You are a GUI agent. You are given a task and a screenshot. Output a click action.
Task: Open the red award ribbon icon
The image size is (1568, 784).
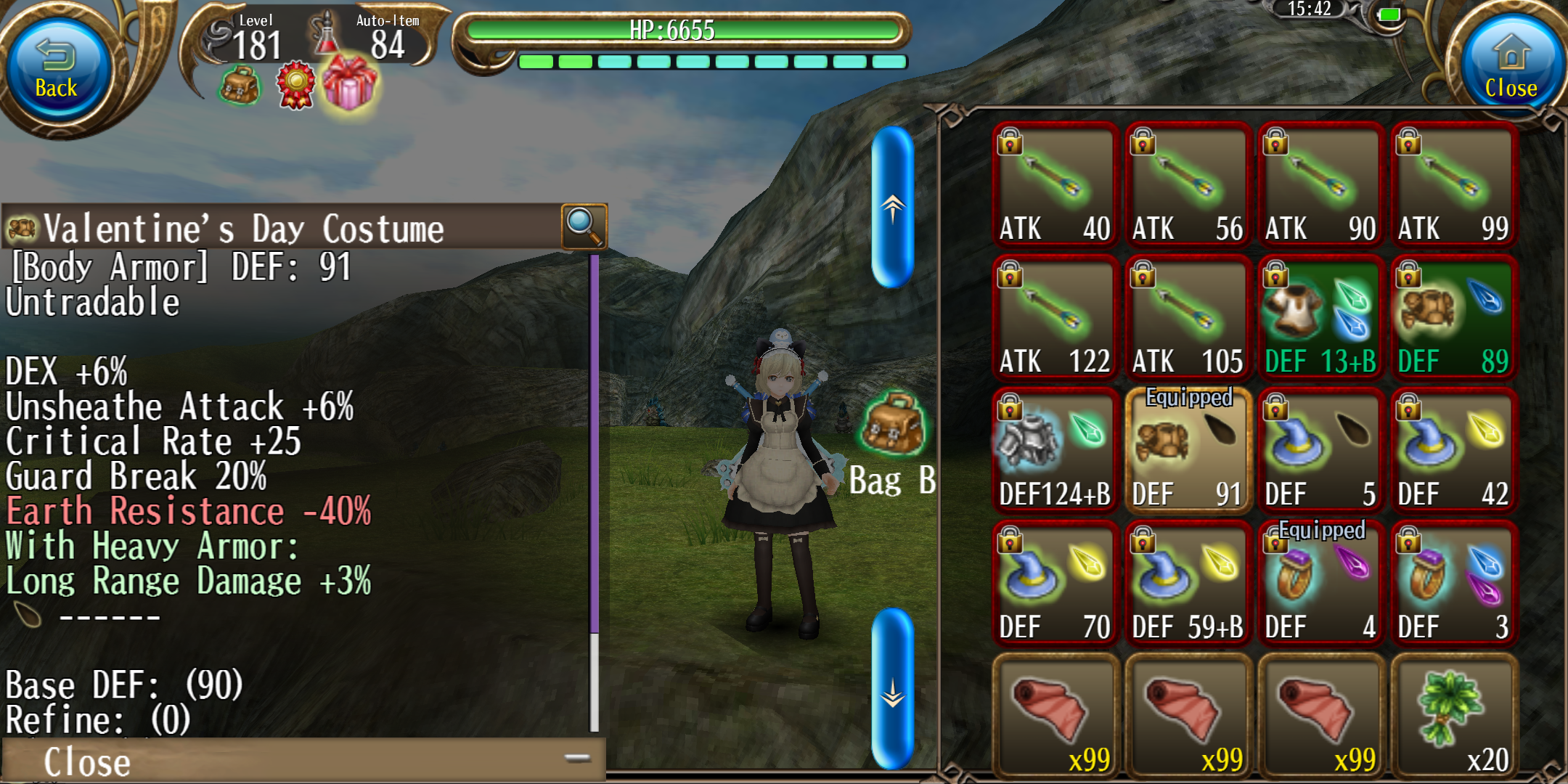(295, 86)
